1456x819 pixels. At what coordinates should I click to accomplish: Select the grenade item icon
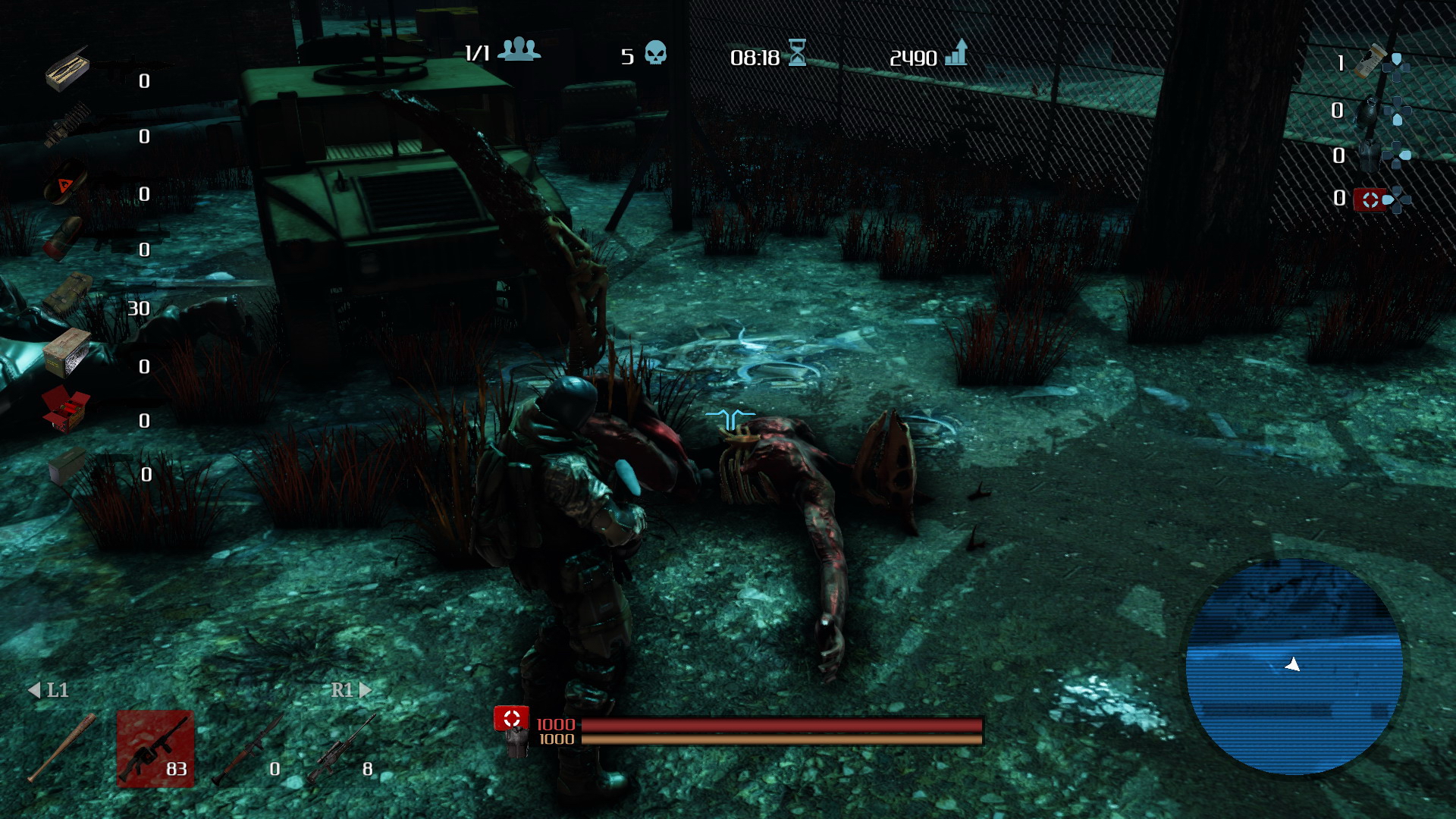(x=1368, y=111)
